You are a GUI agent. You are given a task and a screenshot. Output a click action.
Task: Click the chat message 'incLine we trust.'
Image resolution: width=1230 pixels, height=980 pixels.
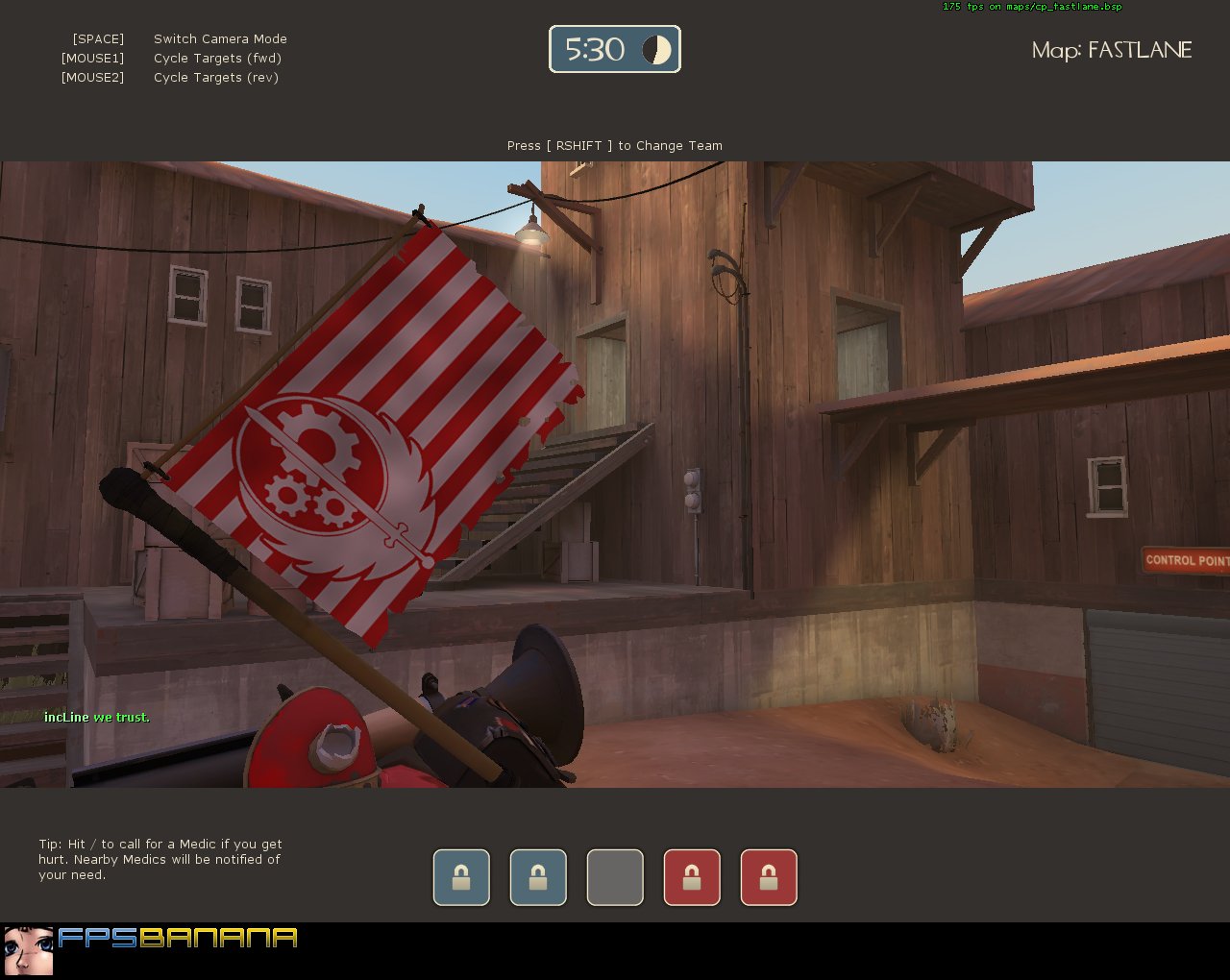(x=96, y=717)
